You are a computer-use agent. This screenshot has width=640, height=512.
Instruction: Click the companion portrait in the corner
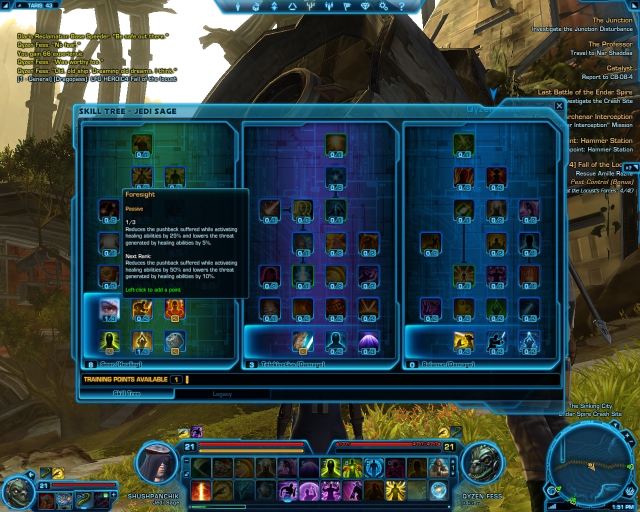[x=19, y=491]
